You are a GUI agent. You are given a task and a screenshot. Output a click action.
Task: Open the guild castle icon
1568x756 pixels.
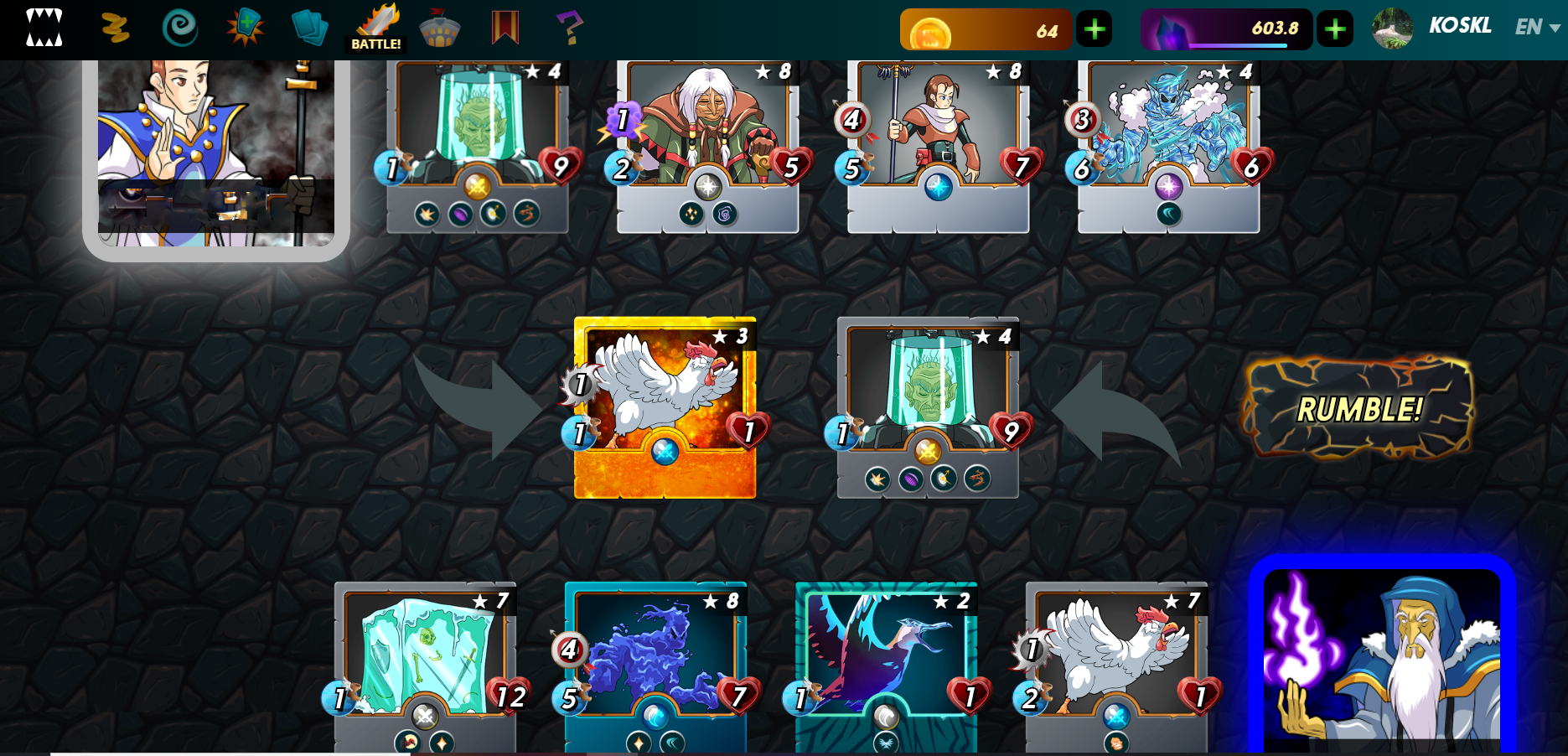tap(439, 28)
